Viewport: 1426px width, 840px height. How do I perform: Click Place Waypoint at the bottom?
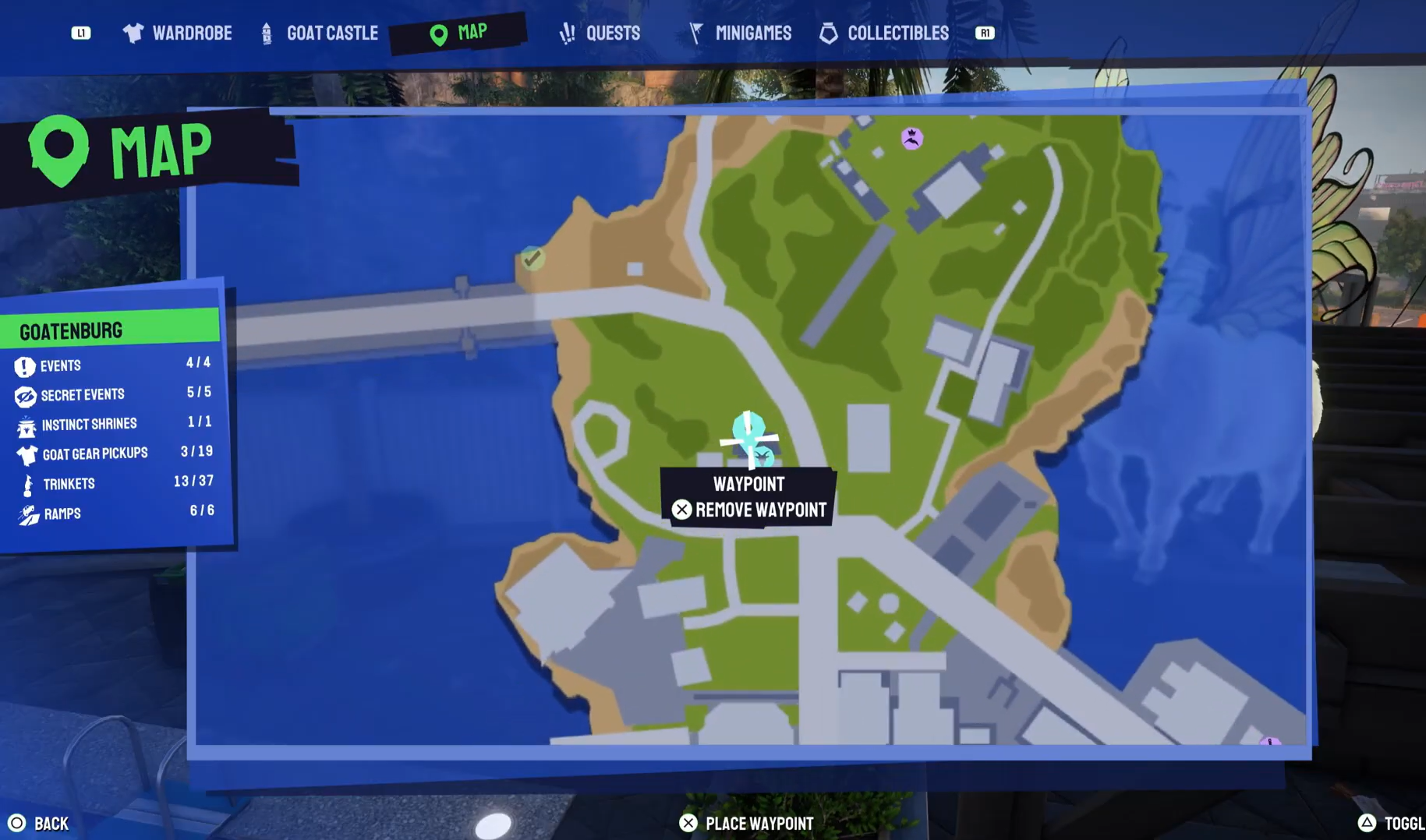click(746, 822)
